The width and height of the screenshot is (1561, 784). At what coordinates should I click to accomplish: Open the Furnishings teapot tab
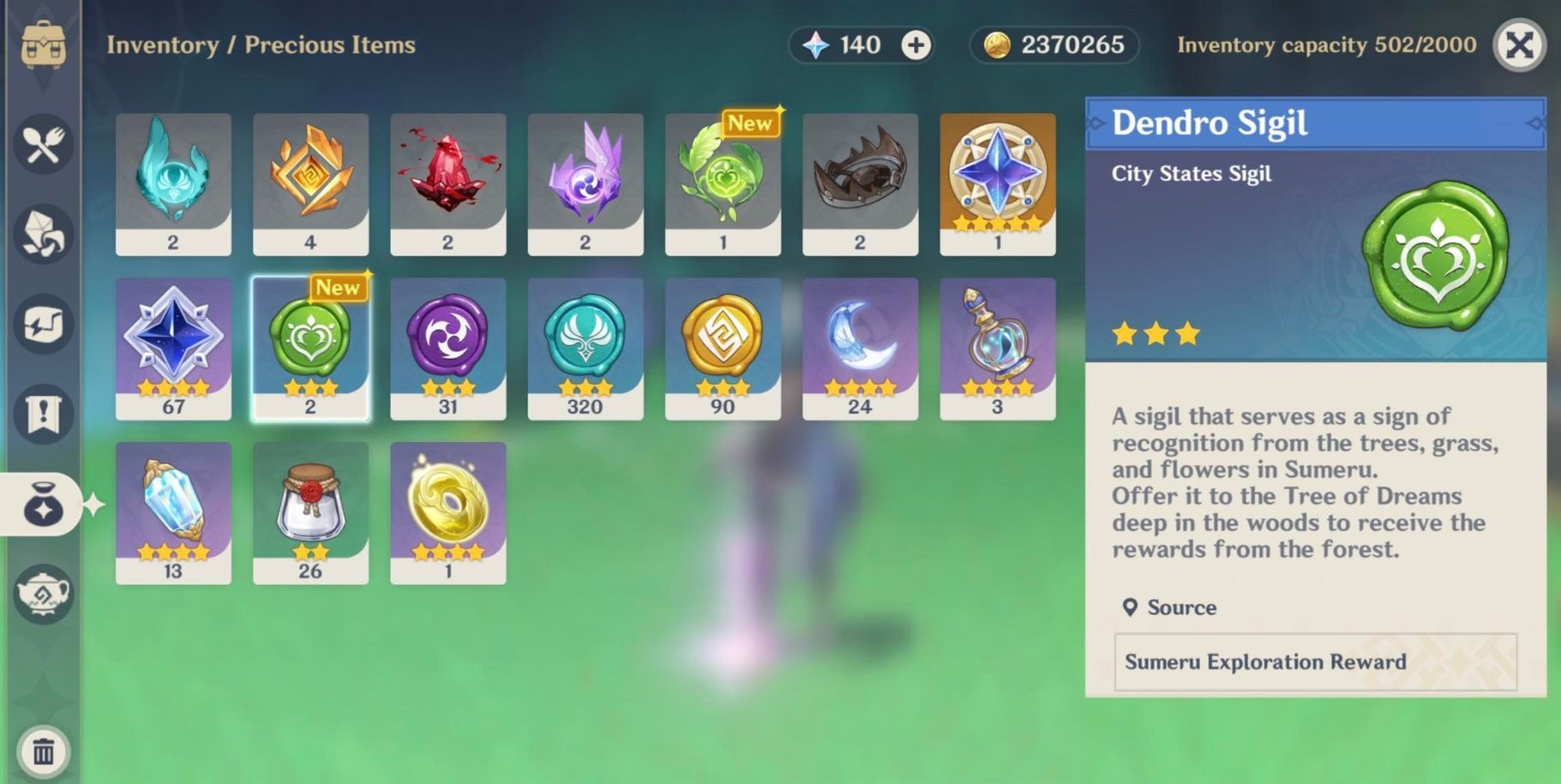pyautogui.click(x=43, y=593)
